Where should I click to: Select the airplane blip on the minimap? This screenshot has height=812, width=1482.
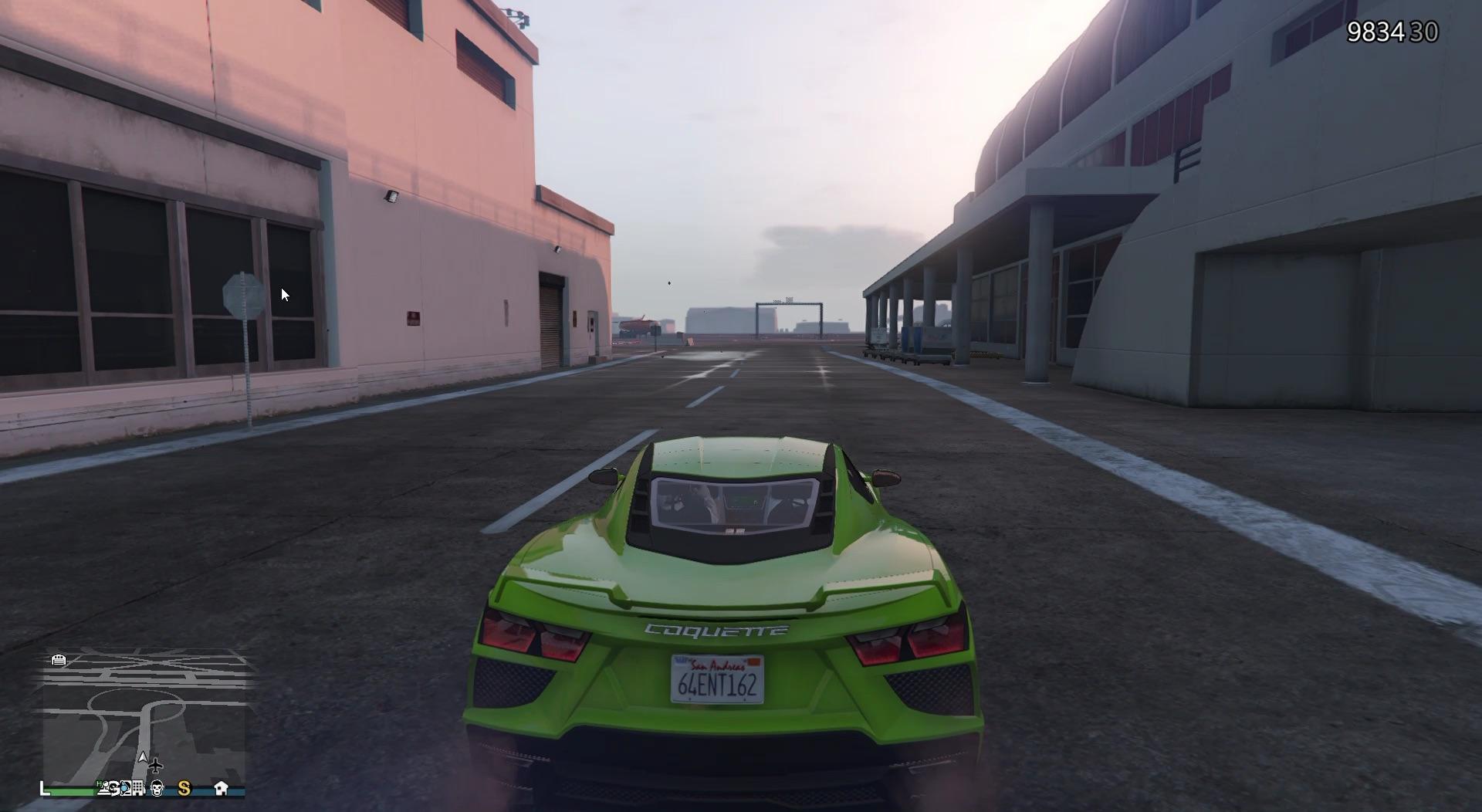click(x=156, y=767)
